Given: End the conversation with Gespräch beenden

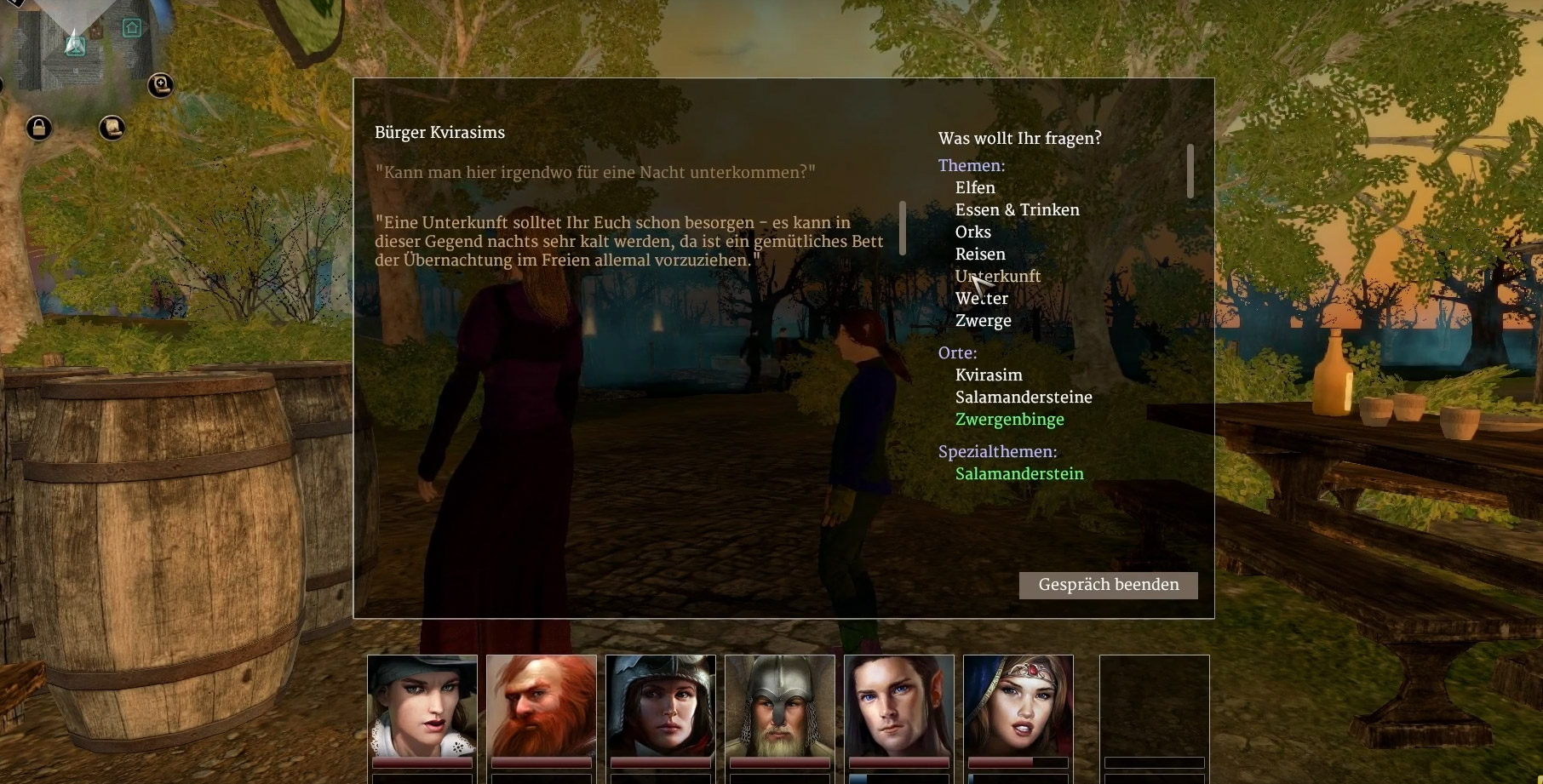Looking at the screenshot, I should pos(1108,585).
